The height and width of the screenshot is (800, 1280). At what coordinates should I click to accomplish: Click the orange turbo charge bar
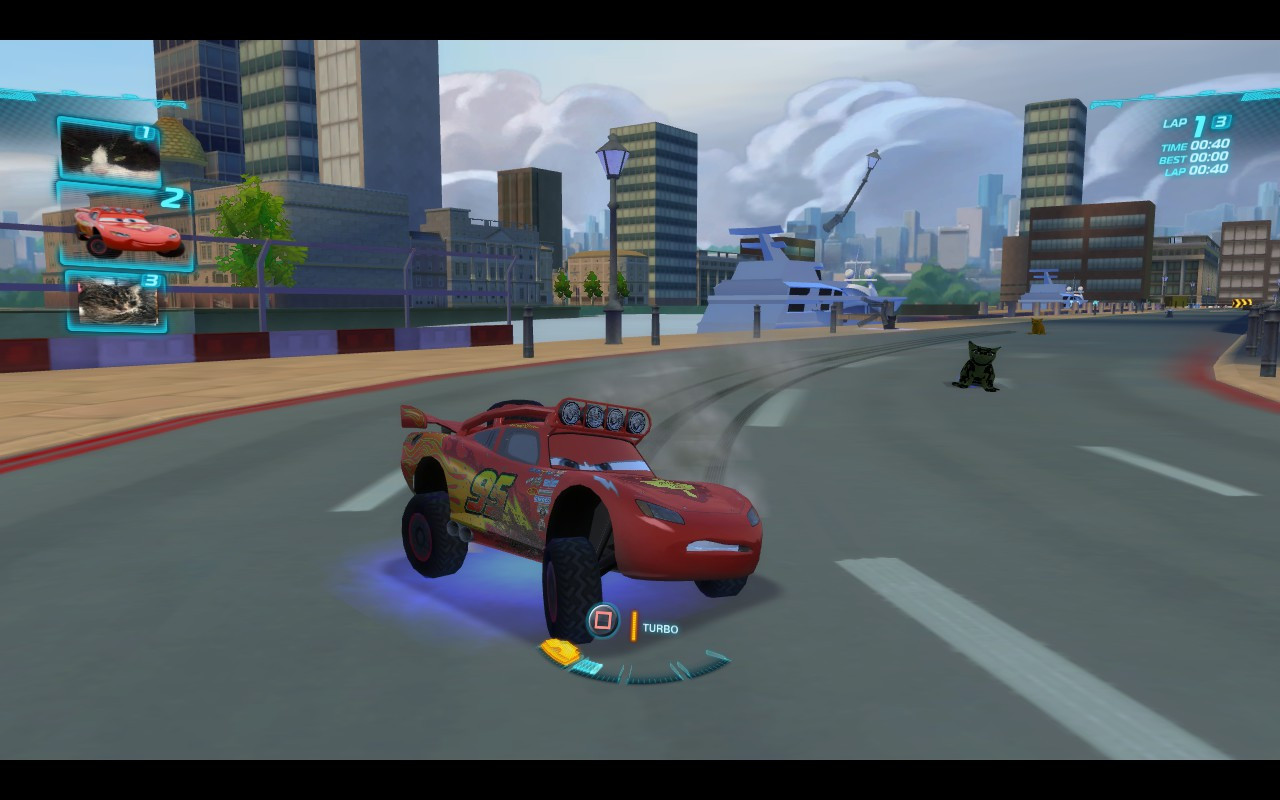coord(634,625)
